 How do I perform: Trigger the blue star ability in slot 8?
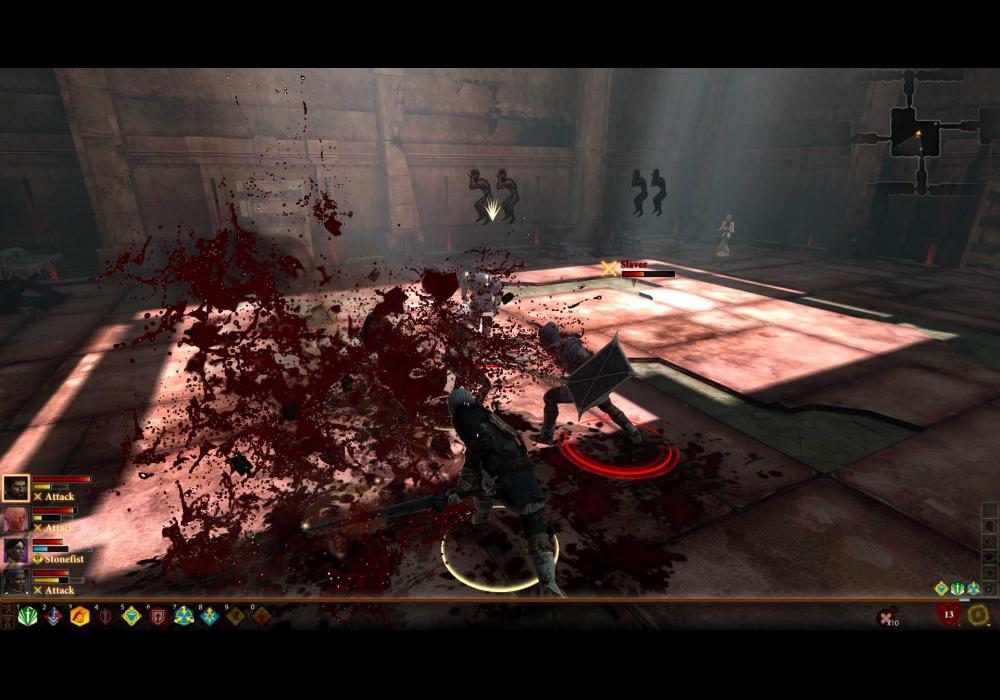[209, 616]
